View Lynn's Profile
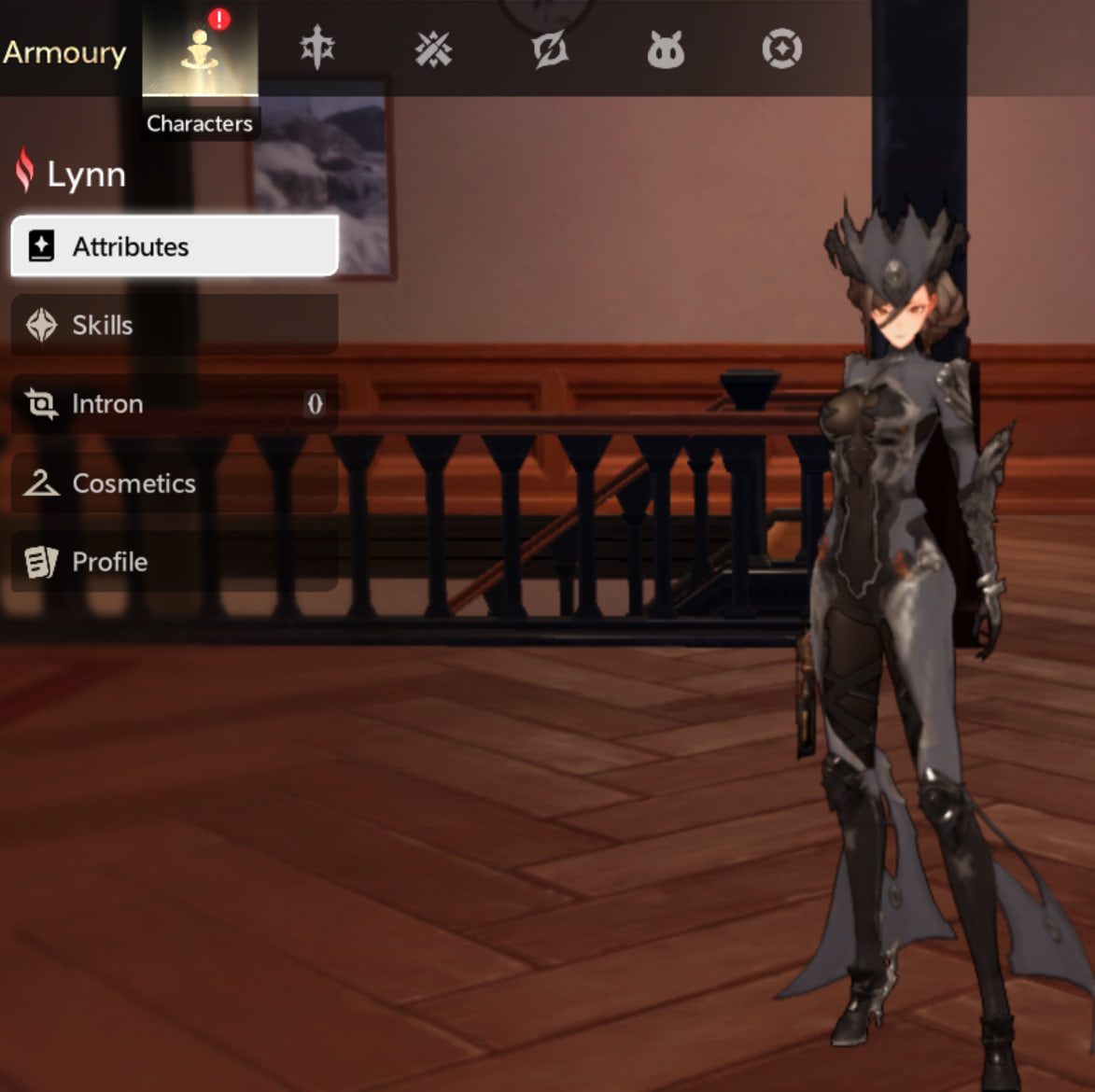Viewport: 1095px width, 1092px height. coord(175,562)
